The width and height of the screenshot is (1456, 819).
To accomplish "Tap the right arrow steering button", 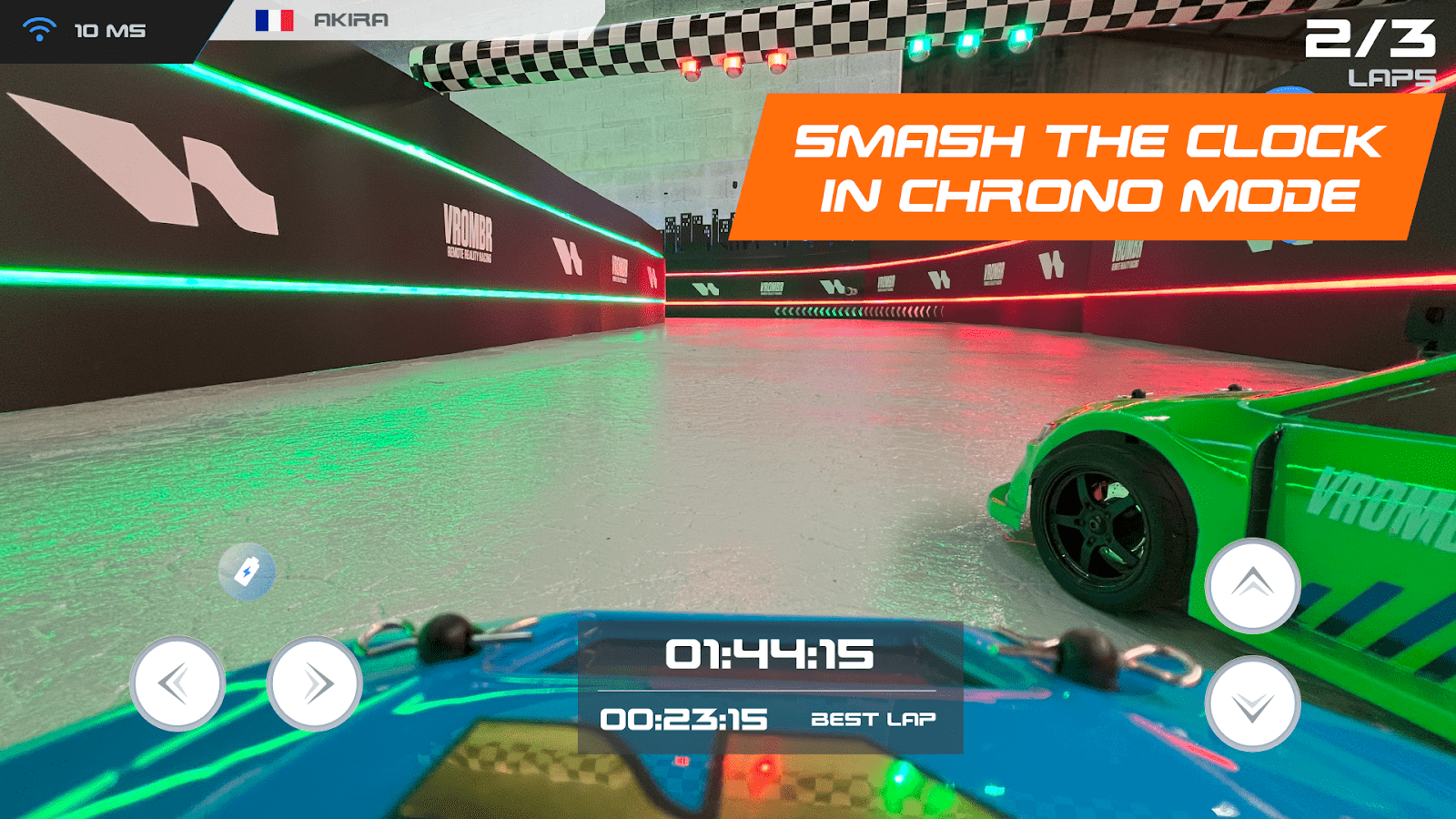I will (315, 682).
